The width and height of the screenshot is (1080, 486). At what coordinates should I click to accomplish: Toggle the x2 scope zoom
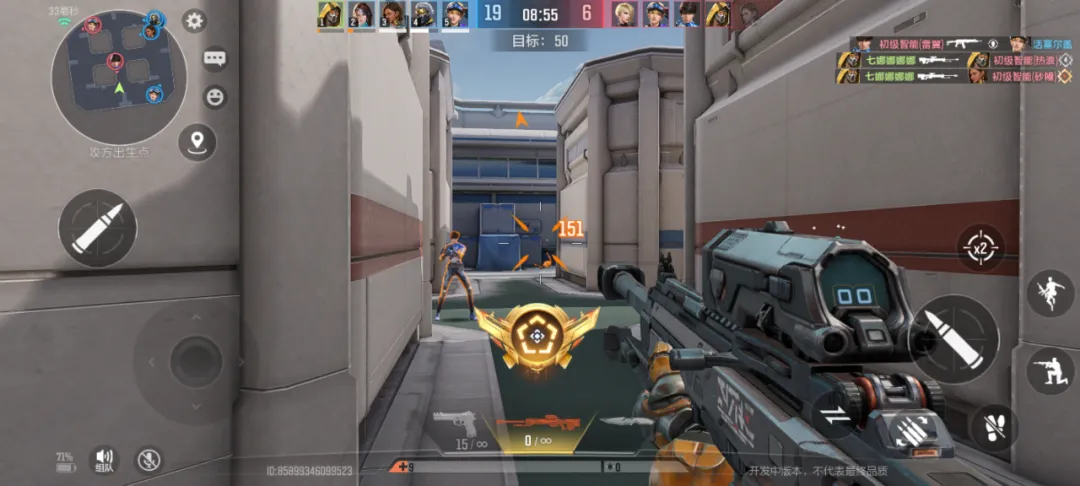(x=980, y=246)
